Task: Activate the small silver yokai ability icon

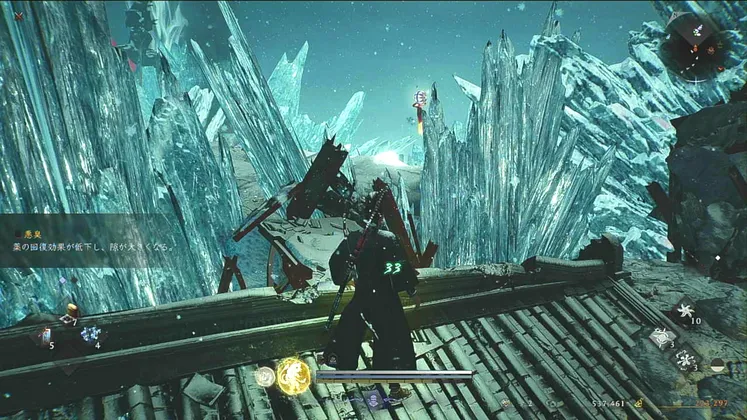Action: (265, 377)
